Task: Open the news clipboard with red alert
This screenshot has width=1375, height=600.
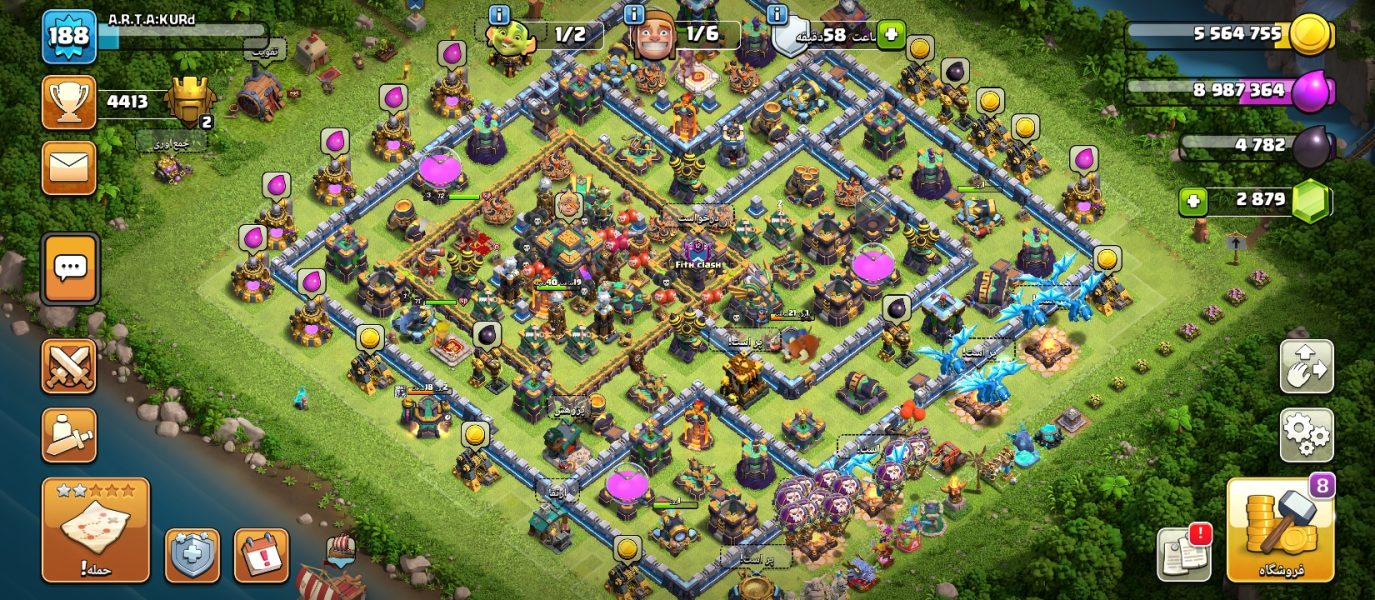Action: (1183, 553)
